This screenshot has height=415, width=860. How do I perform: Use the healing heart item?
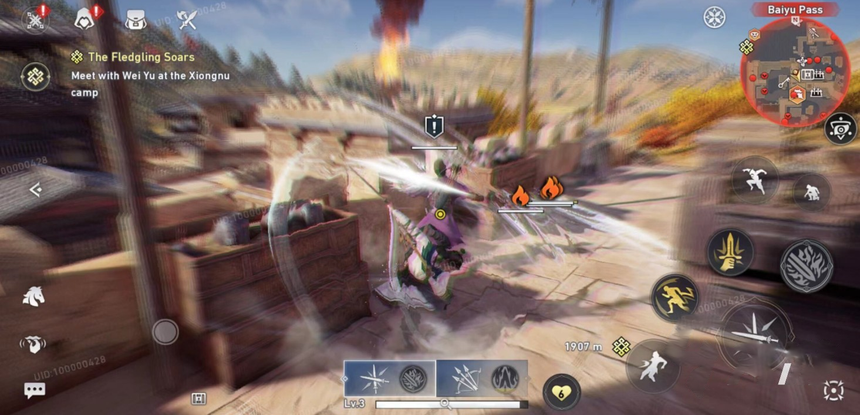561,391
